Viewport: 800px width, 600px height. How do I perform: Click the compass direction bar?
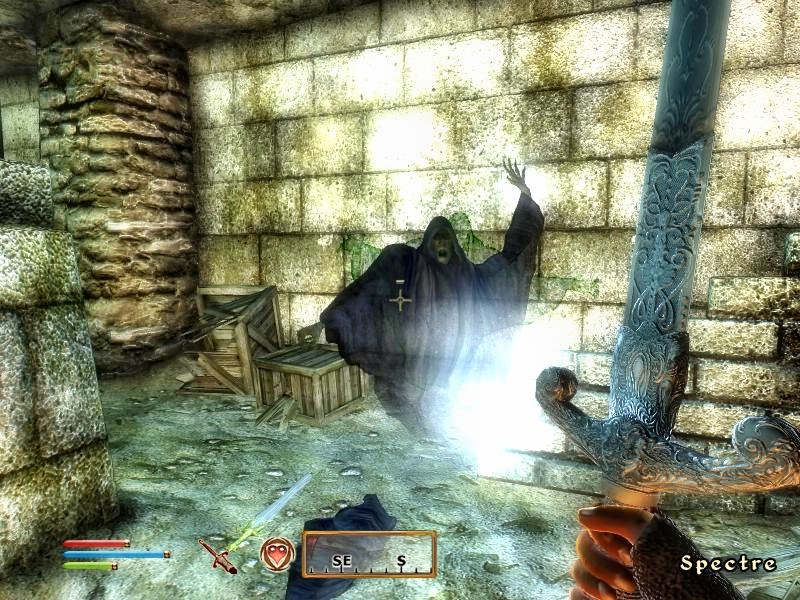click(x=369, y=555)
